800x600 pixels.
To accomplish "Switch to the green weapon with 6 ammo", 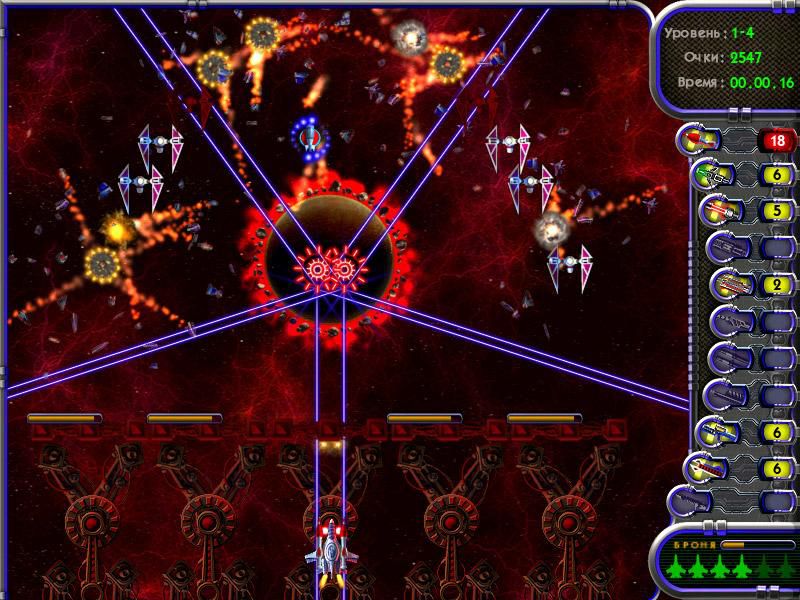I will 712,175.
